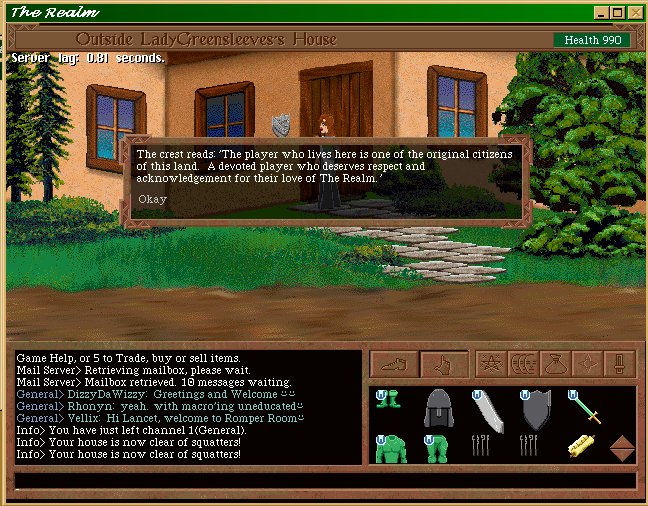Click the inventory scroll arrows diamond

click(x=622, y=448)
